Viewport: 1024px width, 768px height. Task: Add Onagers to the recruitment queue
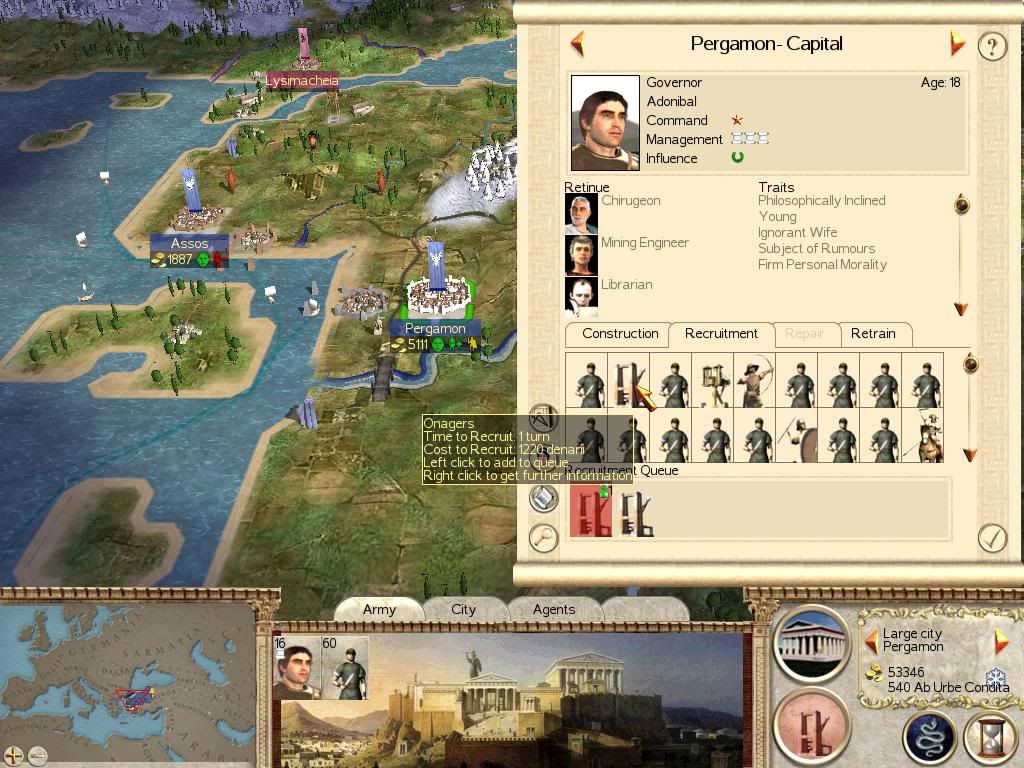coord(629,380)
